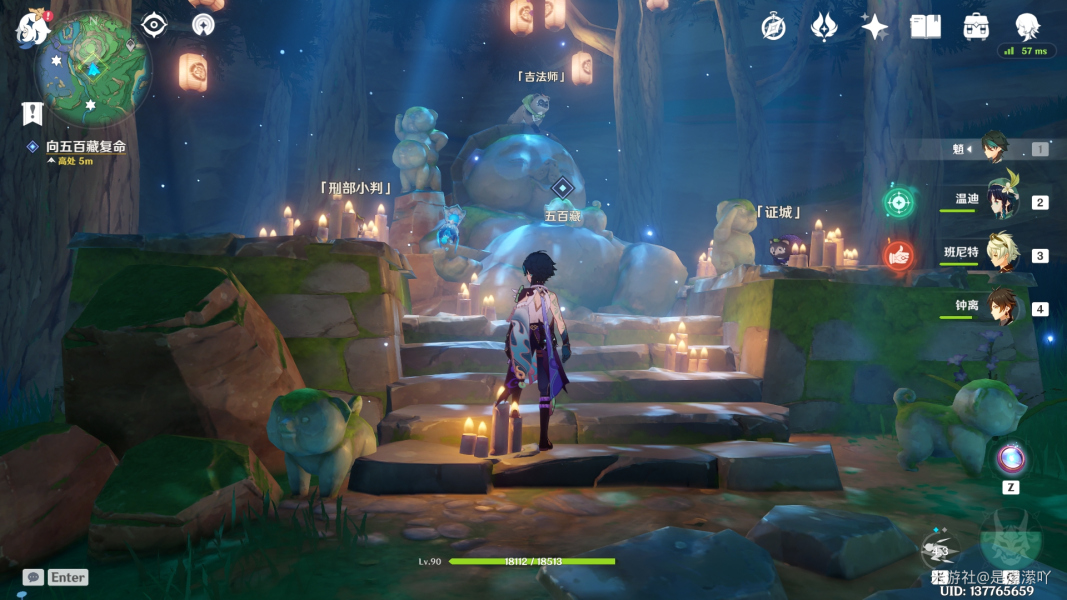
Task: Switch to party member 温迪
Action: coord(1002,200)
